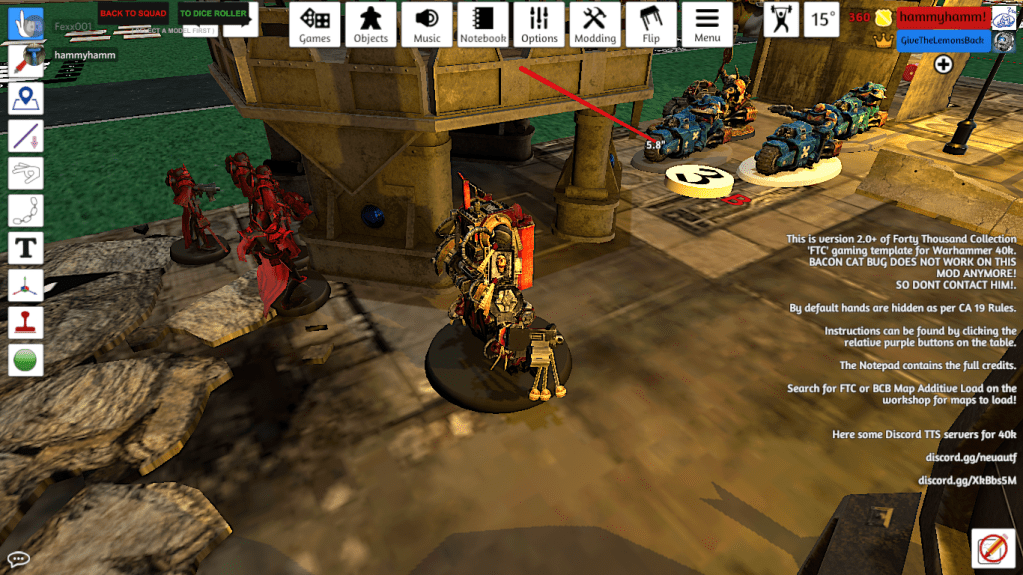Select the grab hand tool

click(x=26, y=23)
